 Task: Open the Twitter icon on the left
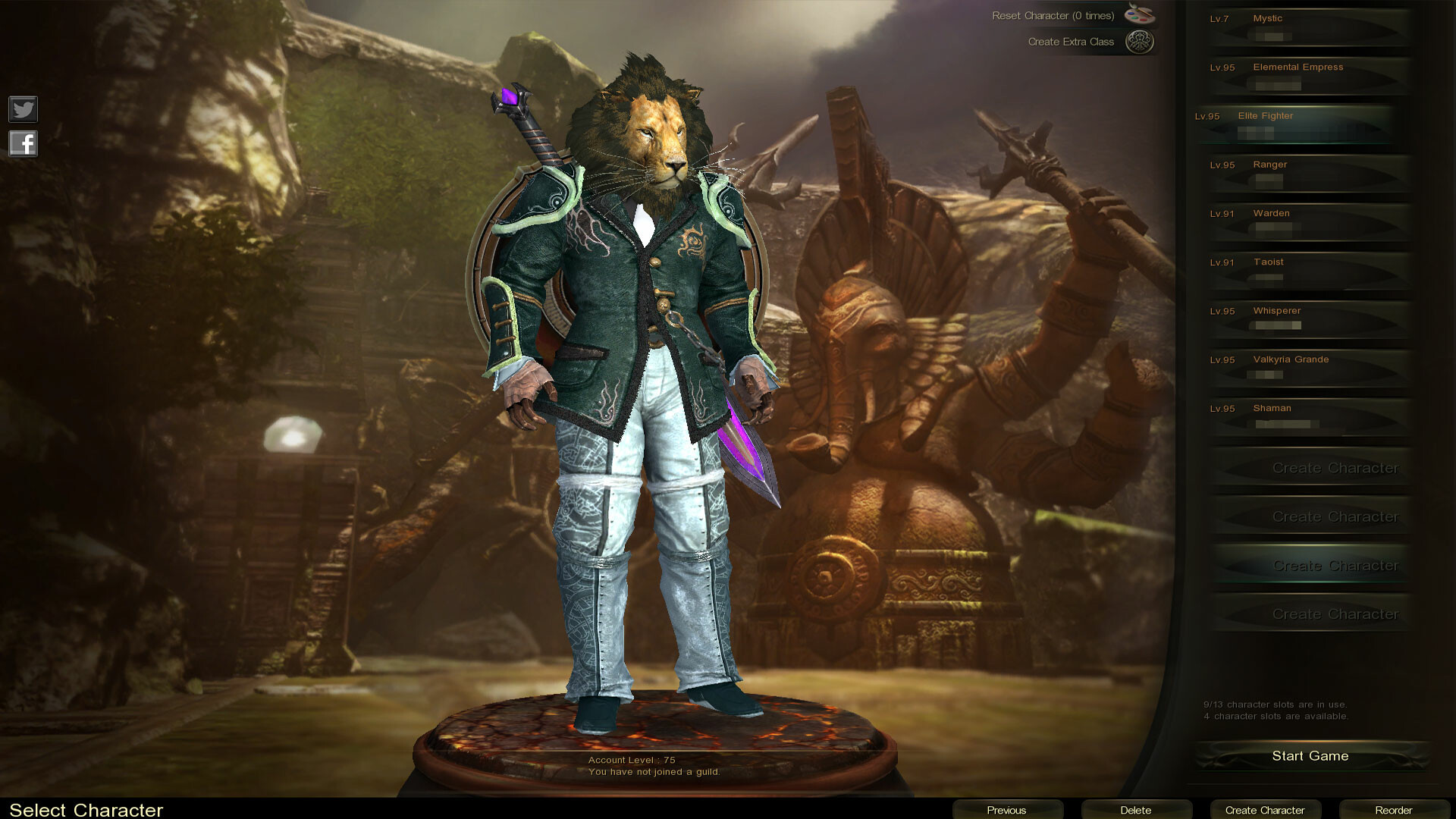(23, 109)
